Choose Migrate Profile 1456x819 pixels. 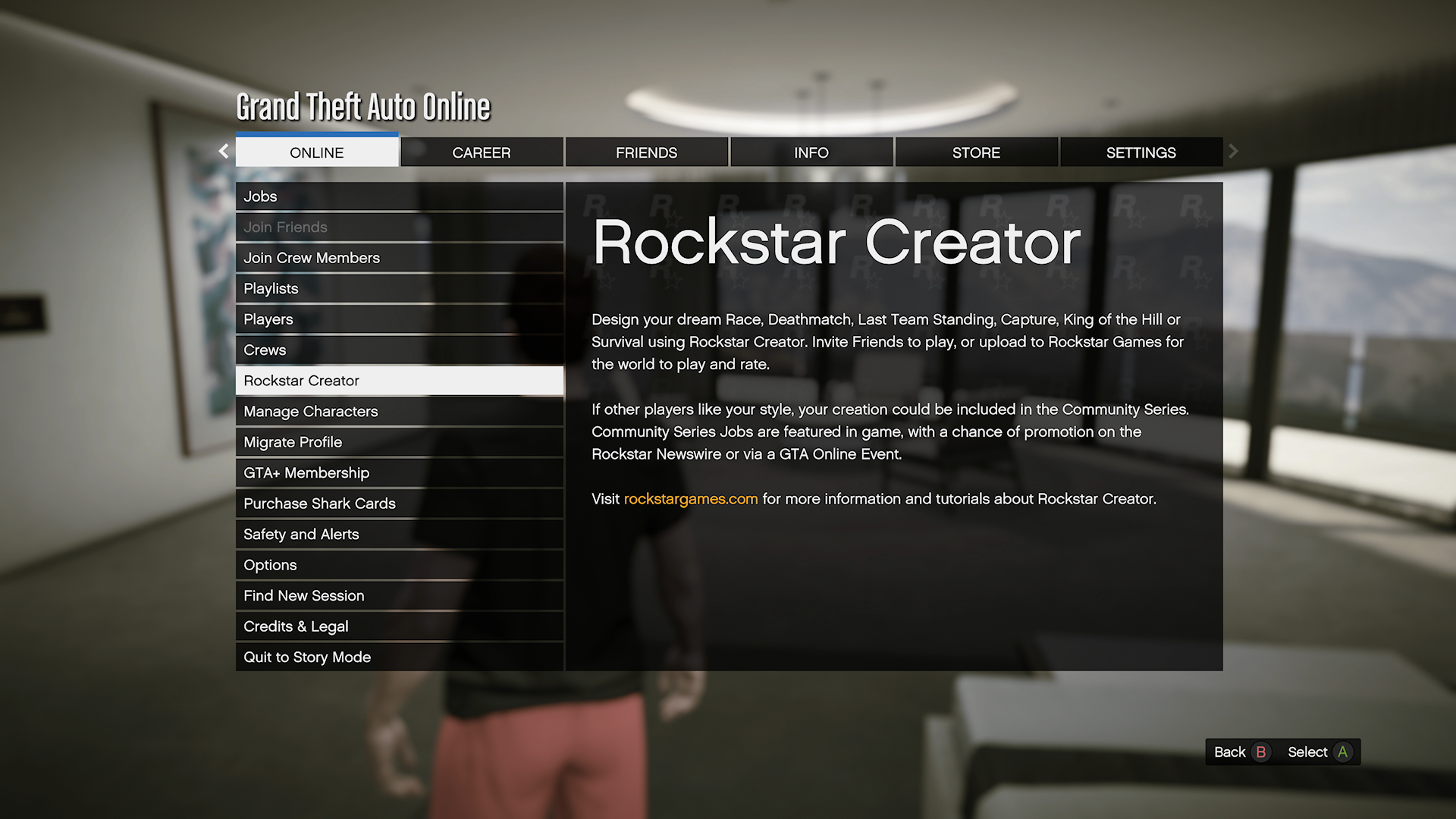(x=399, y=442)
